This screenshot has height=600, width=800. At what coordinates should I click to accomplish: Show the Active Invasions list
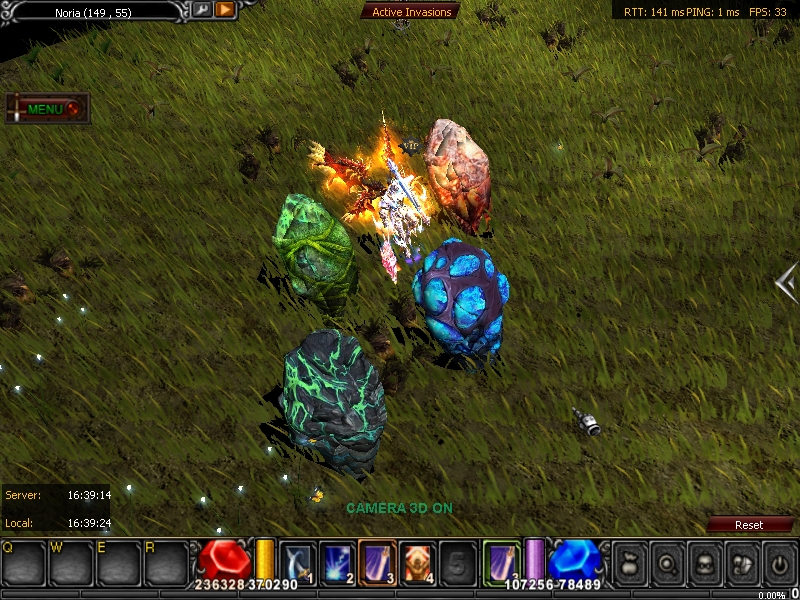pos(412,12)
